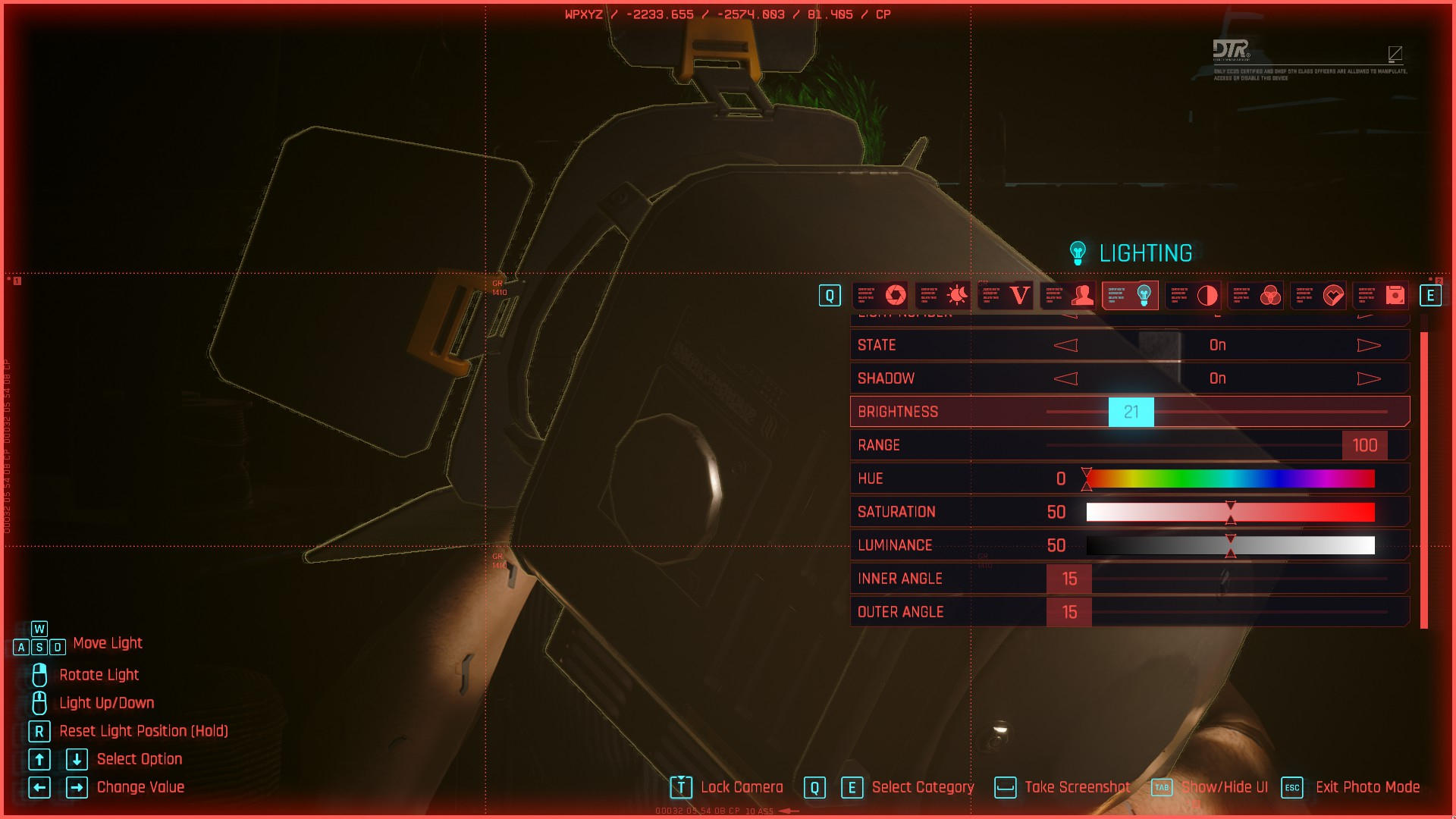Click the right arrow on State
Image resolution: width=1456 pixels, height=819 pixels.
point(1368,346)
